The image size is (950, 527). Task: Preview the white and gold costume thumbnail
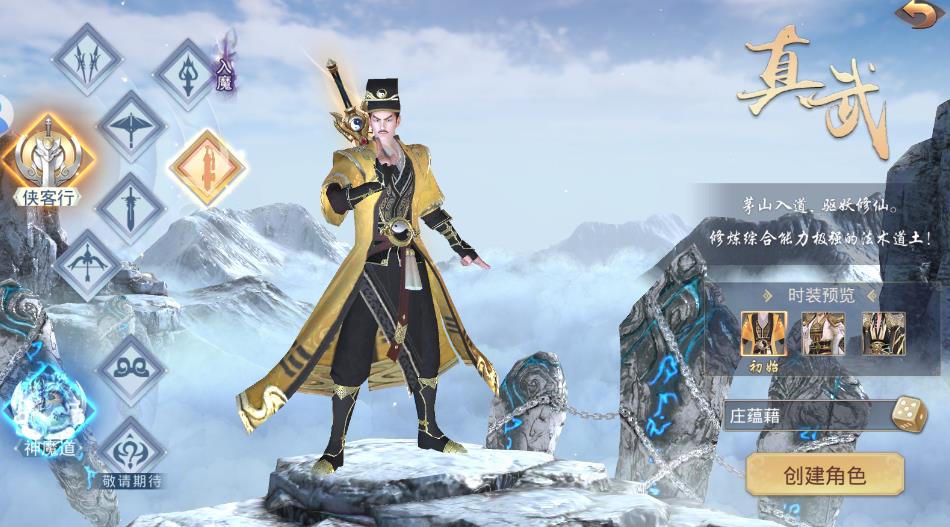point(823,334)
